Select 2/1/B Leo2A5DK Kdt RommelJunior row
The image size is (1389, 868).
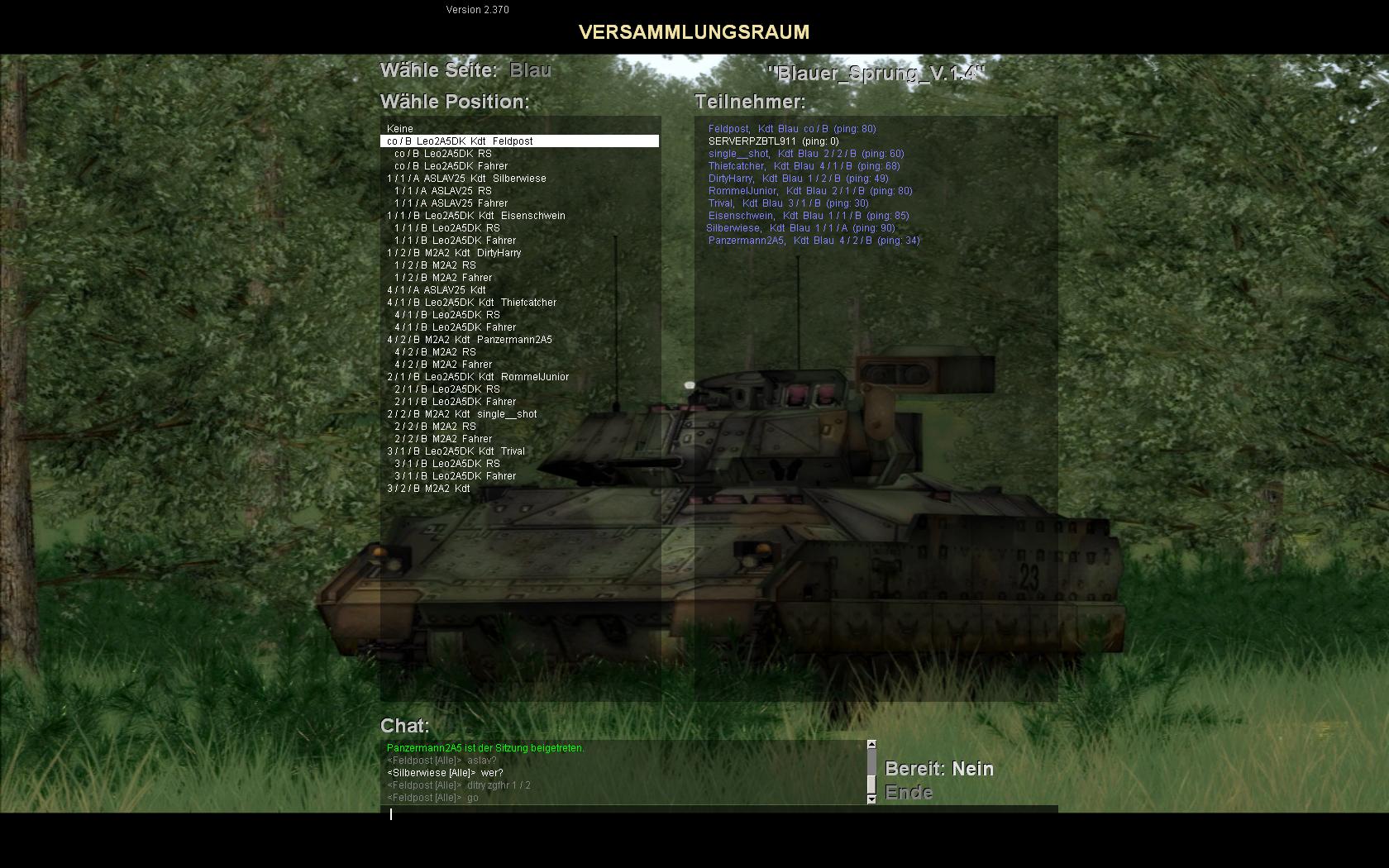[x=478, y=377]
